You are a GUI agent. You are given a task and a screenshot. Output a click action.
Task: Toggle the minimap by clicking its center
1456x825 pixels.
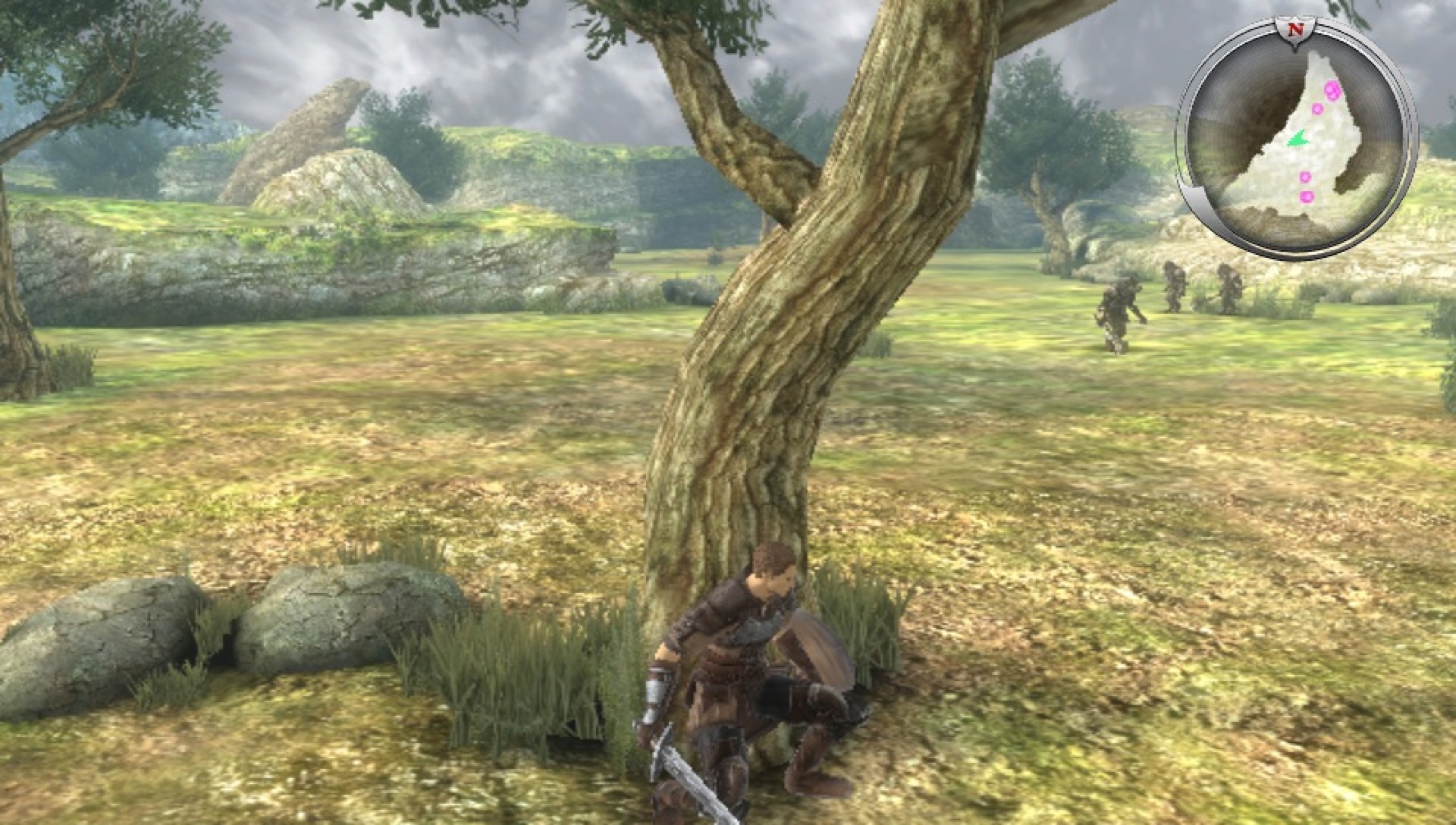coord(1301,129)
